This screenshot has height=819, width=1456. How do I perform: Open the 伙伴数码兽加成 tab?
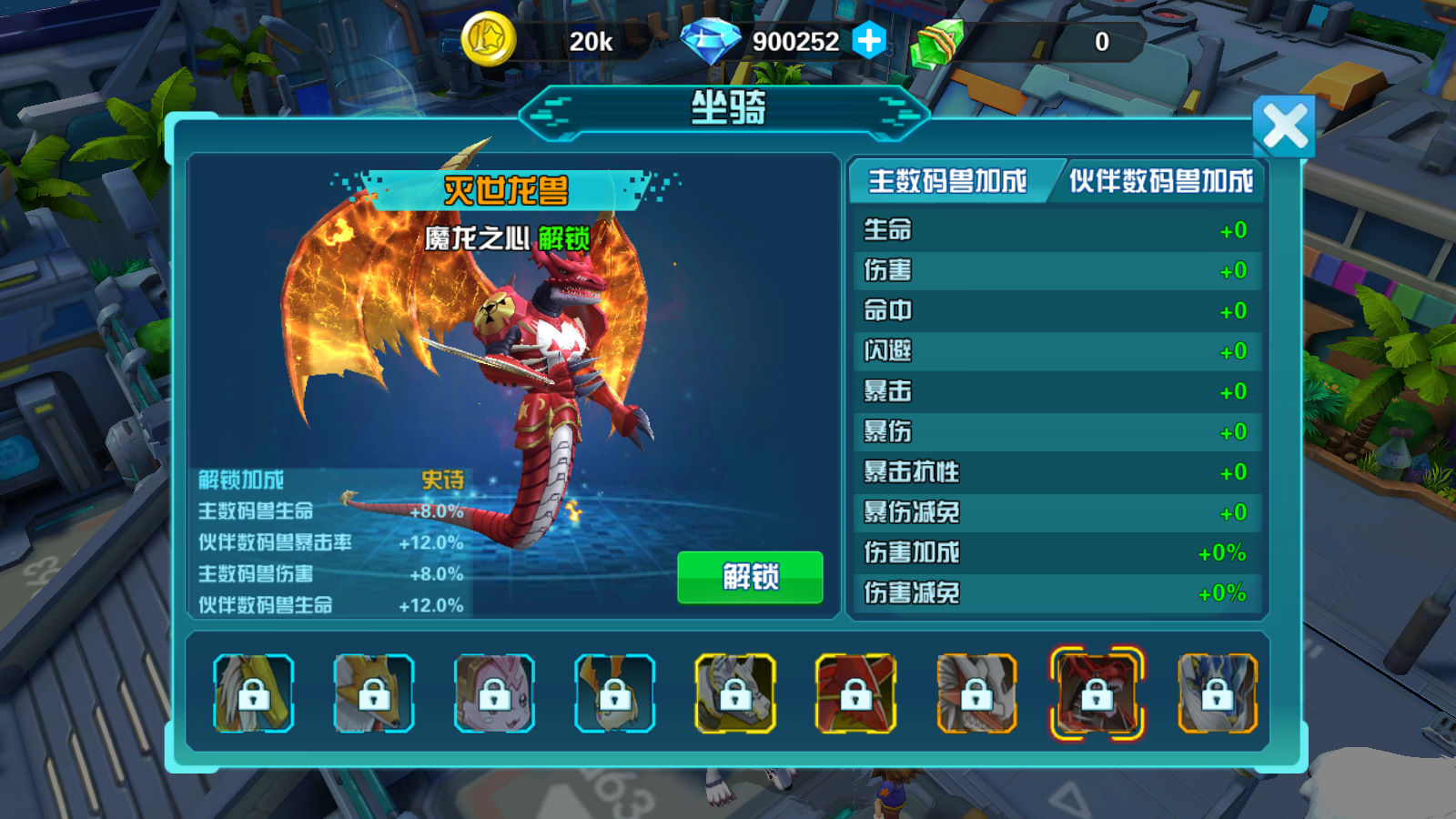pos(1160,181)
